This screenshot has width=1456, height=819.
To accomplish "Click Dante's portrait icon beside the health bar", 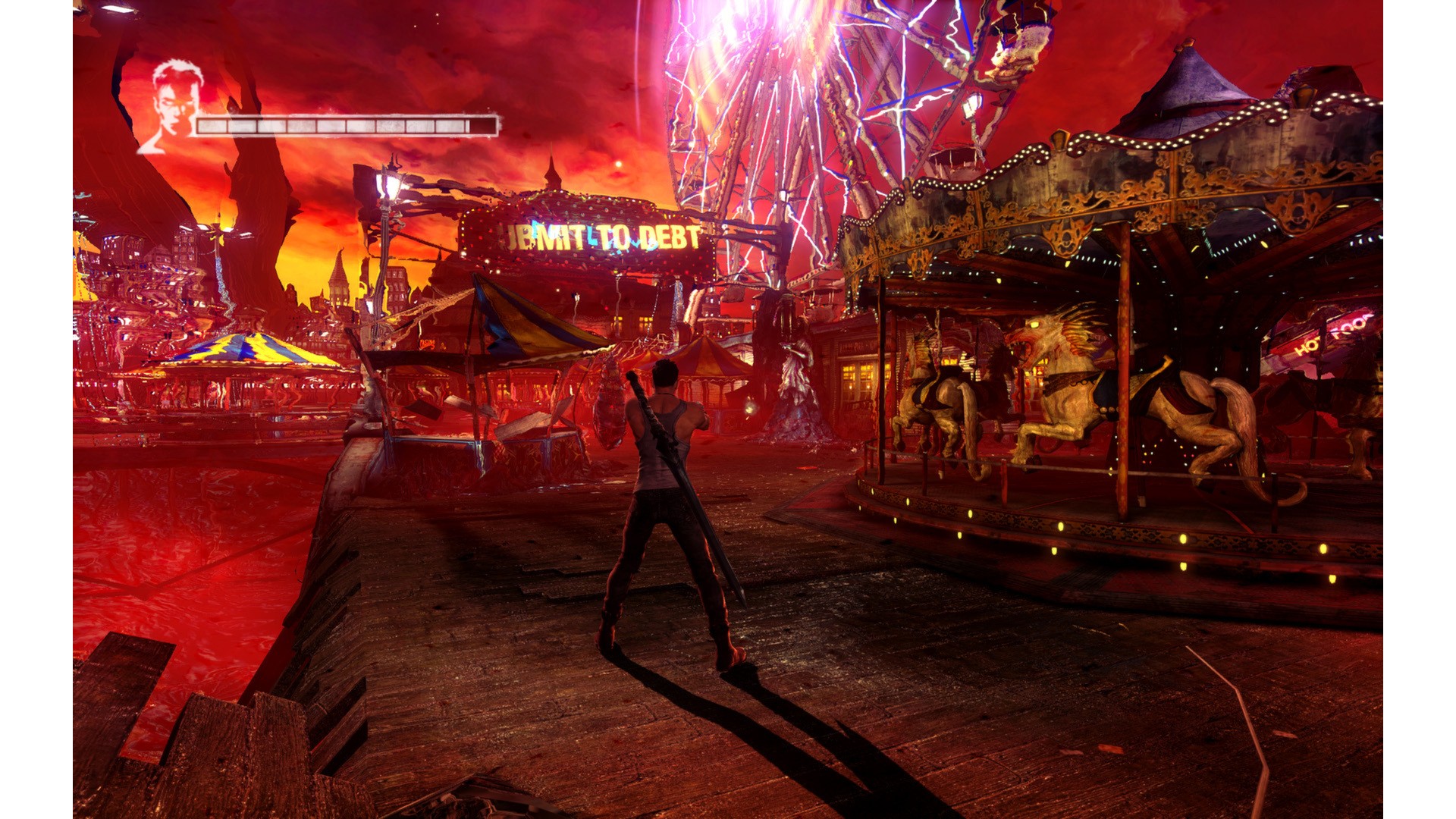I will (x=172, y=106).
